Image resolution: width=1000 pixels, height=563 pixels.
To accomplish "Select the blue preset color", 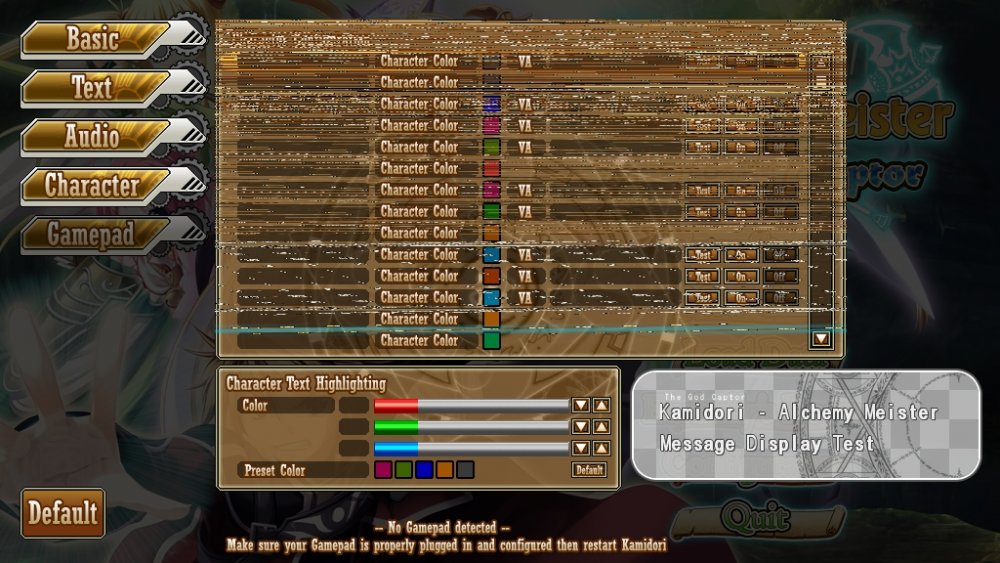I will point(424,470).
